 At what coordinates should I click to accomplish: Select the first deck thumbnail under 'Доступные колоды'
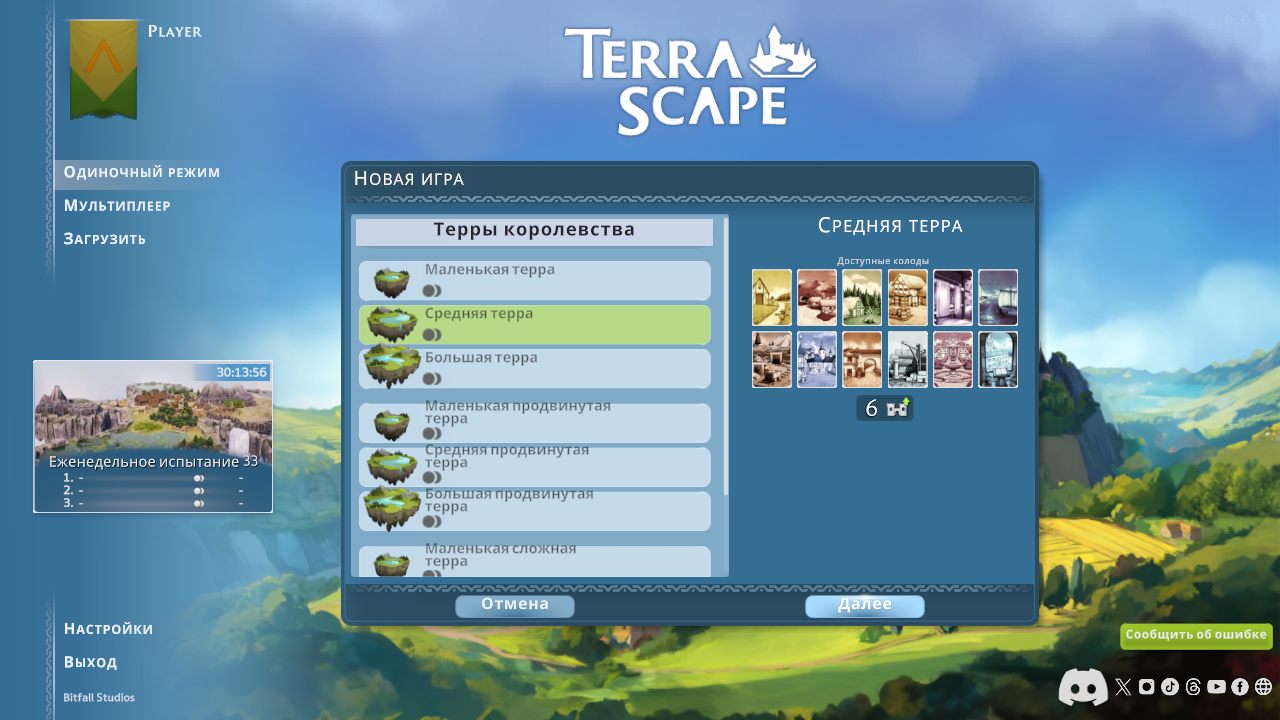pyautogui.click(x=771, y=297)
